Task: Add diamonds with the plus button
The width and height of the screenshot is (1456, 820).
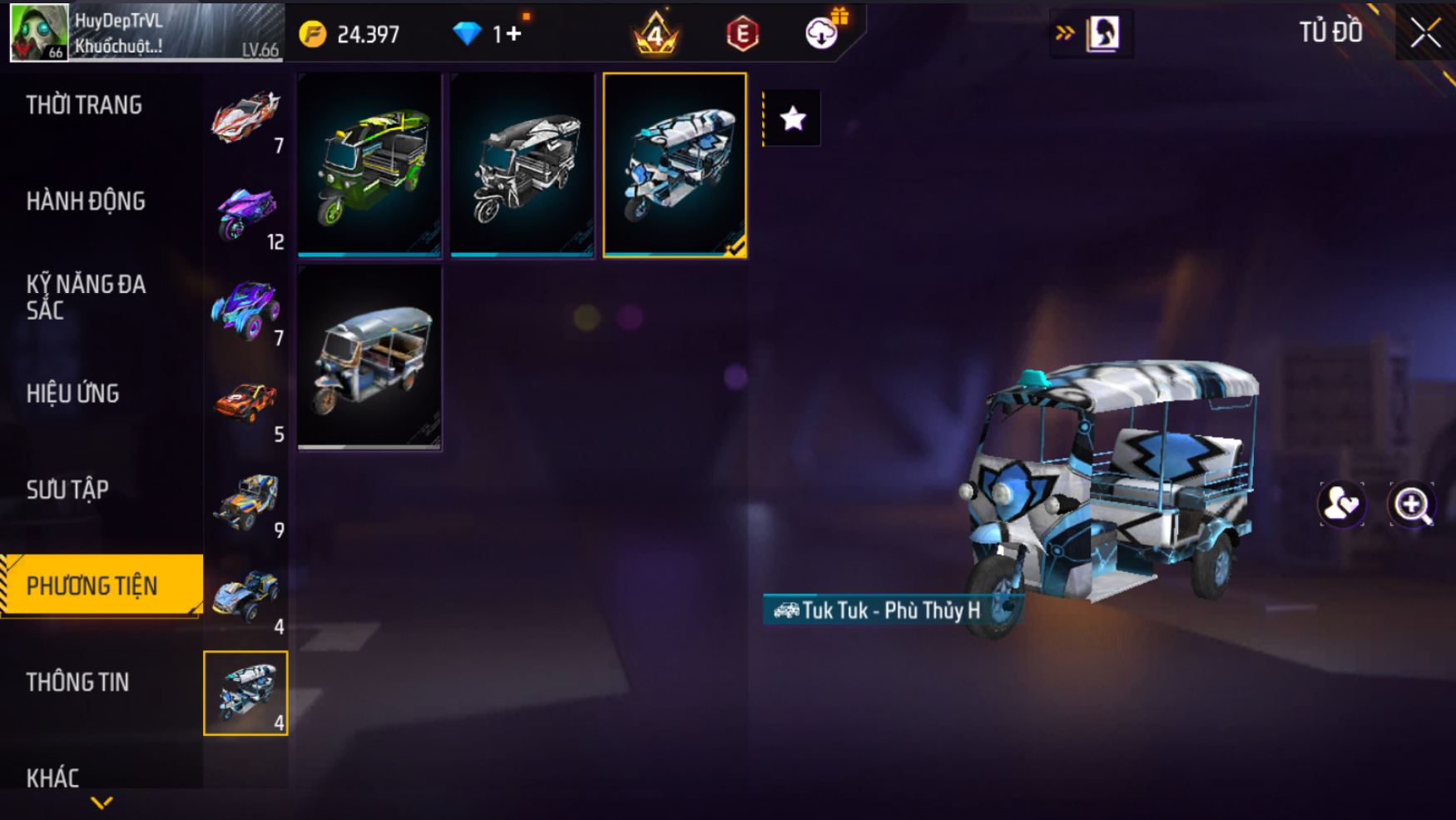Action: (x=513, y=34)
